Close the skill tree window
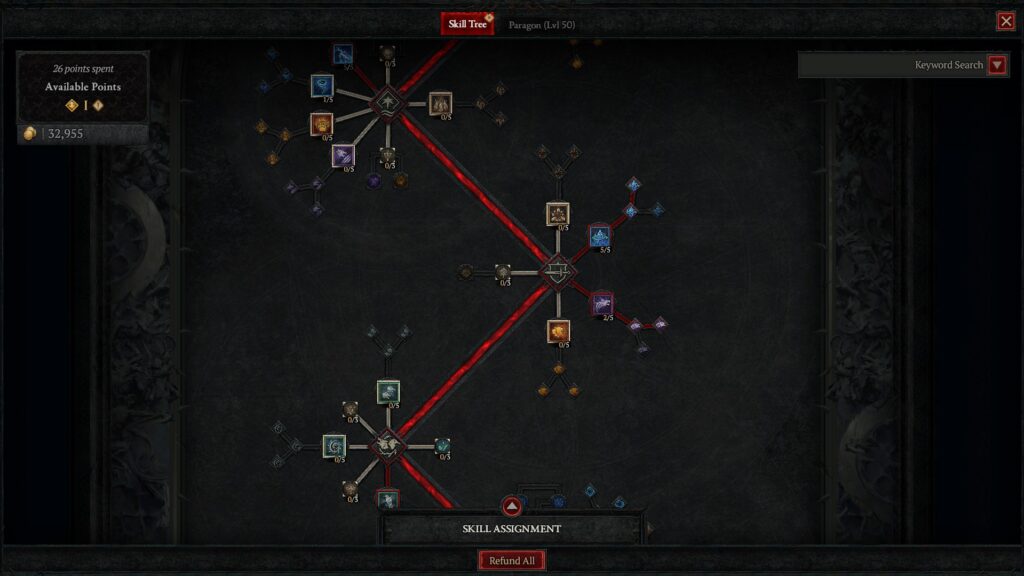1024x576 pixels. [x=1005, y=21]
